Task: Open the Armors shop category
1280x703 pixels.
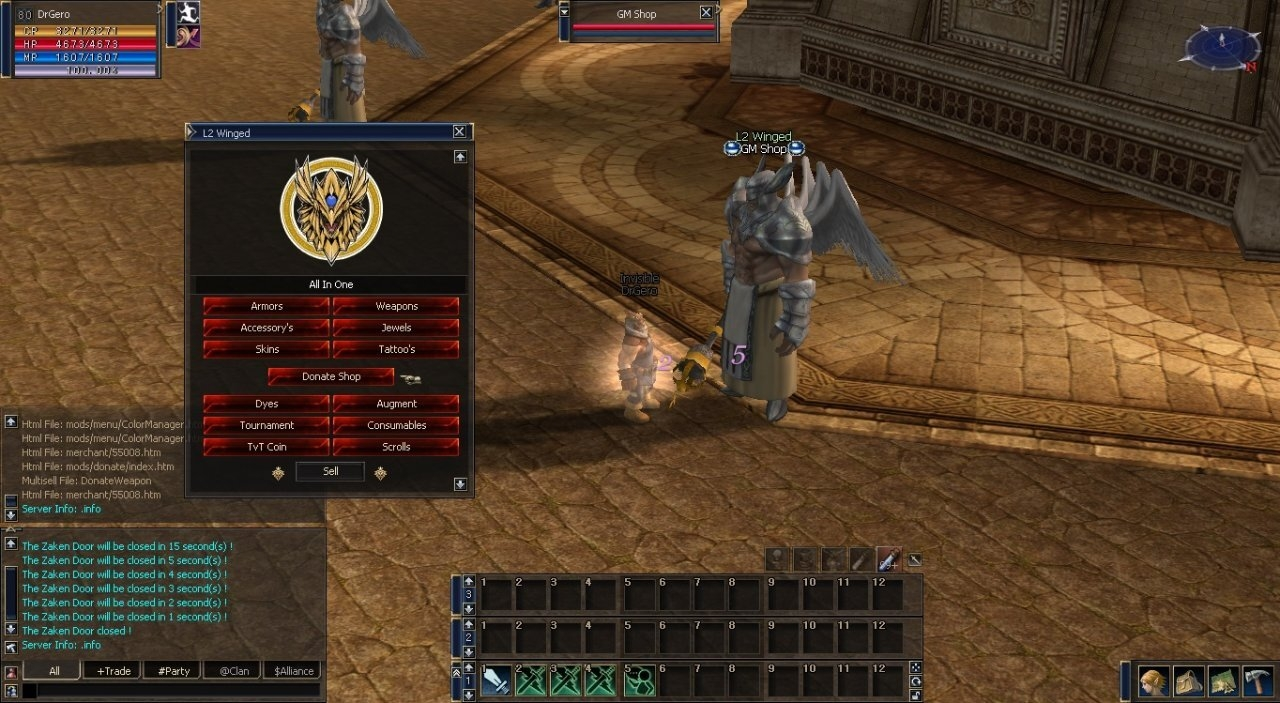Action: [x=266, y=306]
